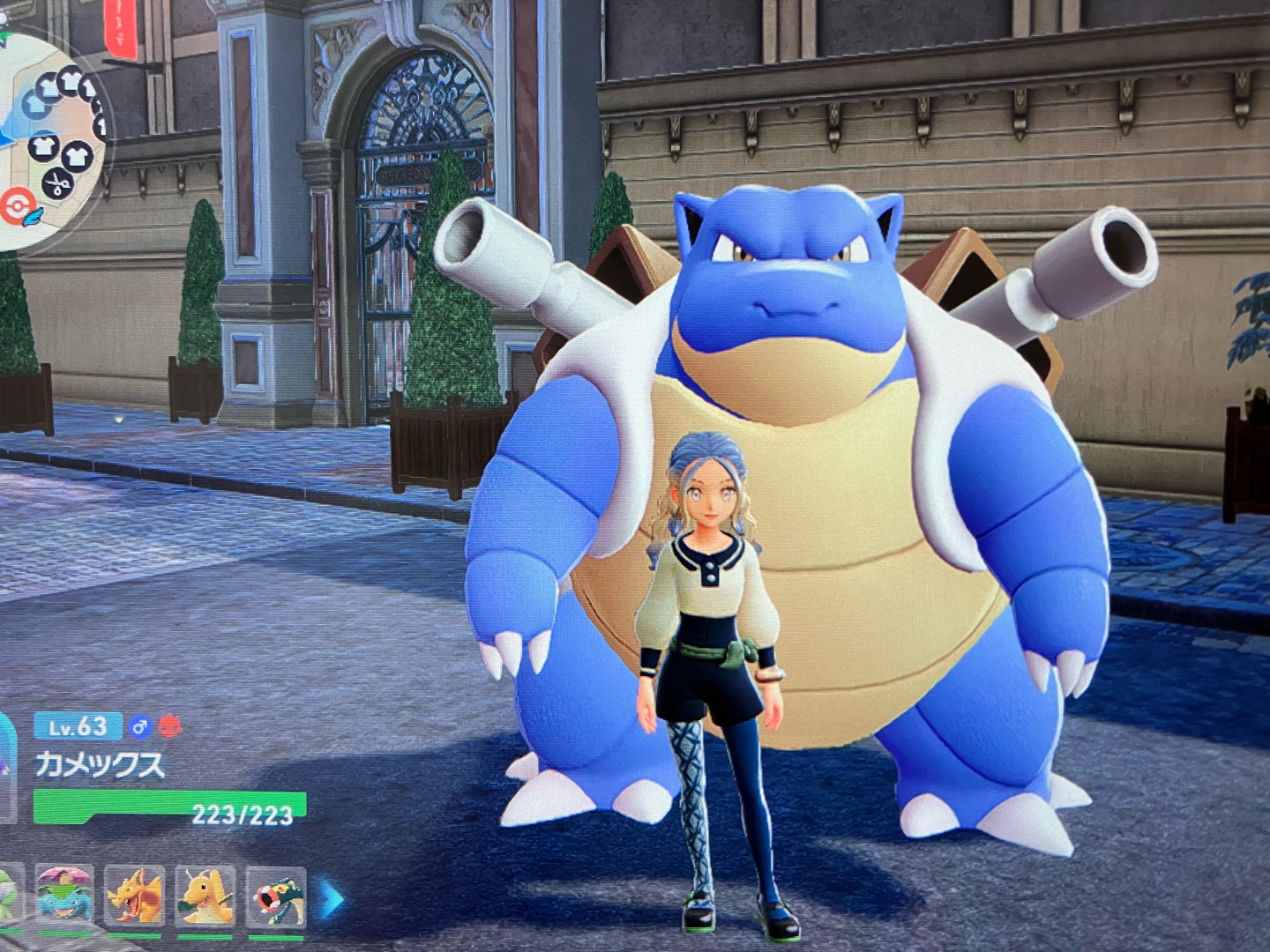
Task: Select the scissors salon marker on minimap
Action: [57, 183]
